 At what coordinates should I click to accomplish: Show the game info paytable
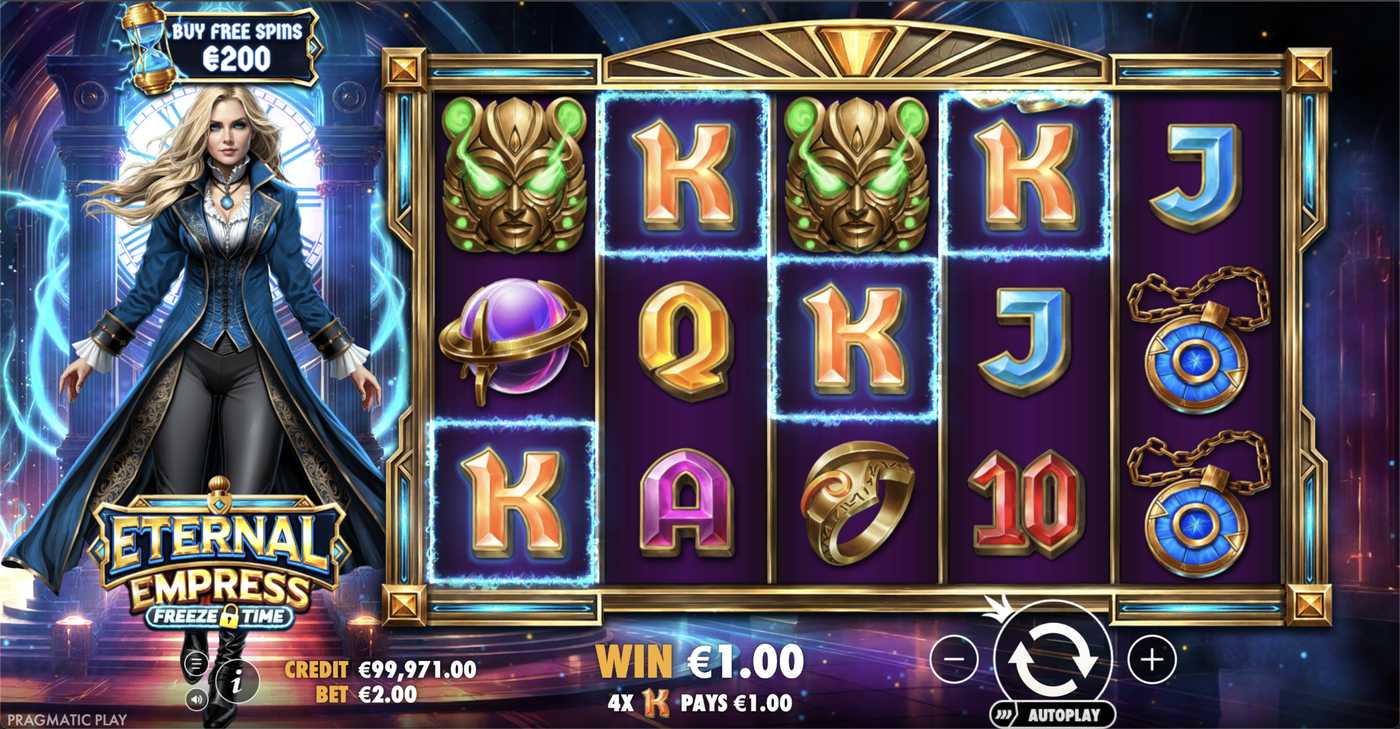[x=237, y=683]
